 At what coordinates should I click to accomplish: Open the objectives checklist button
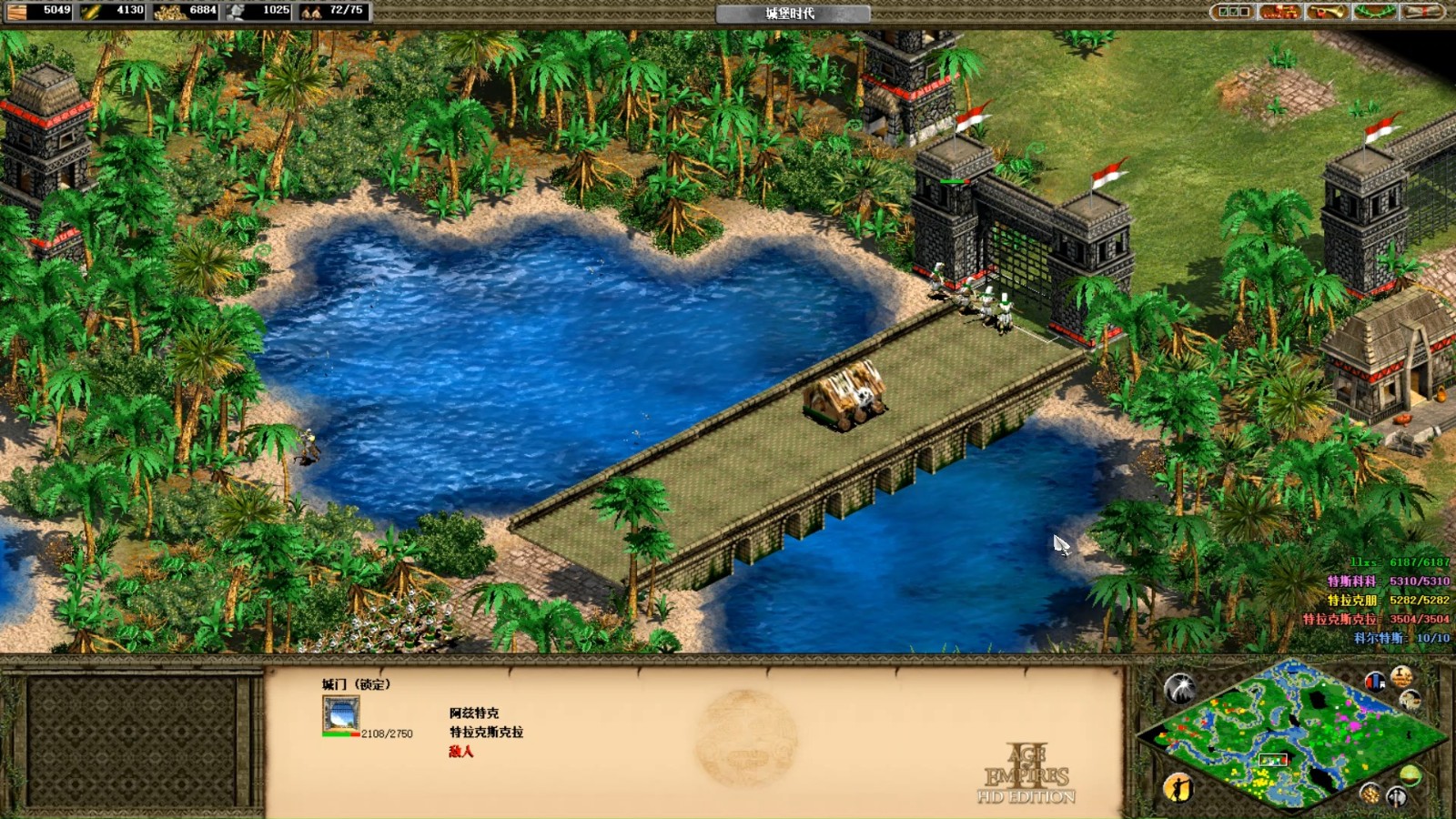pyautogui.click(x=1233, y=12)
